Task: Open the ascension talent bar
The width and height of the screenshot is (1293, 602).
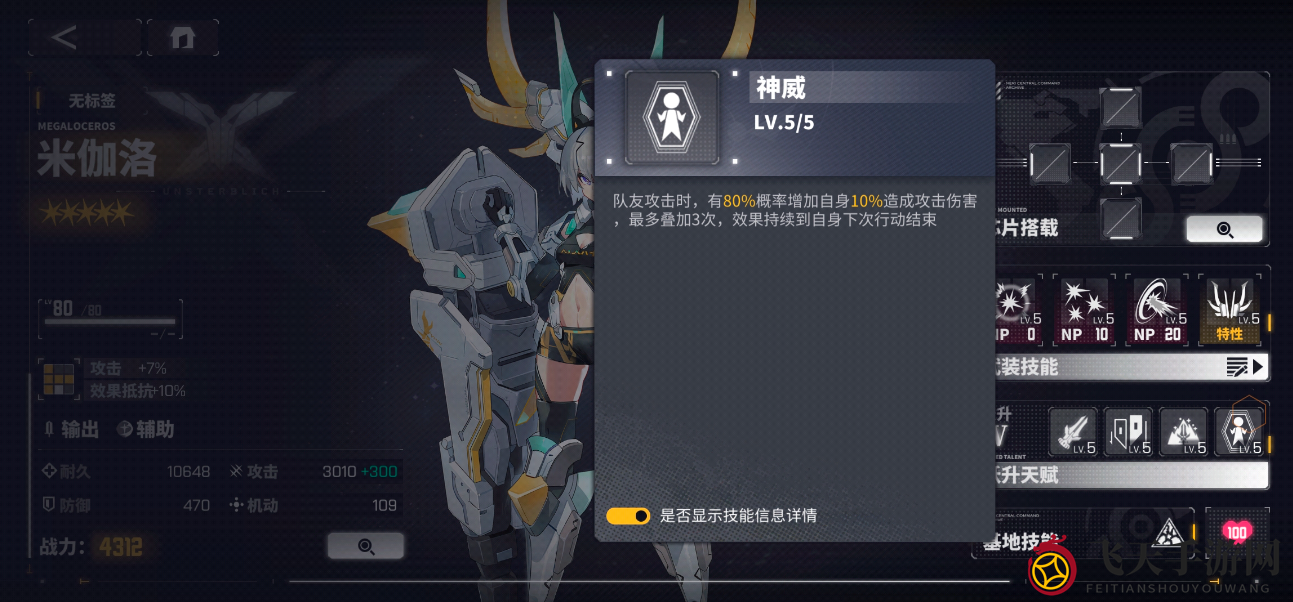Action: [1130, 475]
